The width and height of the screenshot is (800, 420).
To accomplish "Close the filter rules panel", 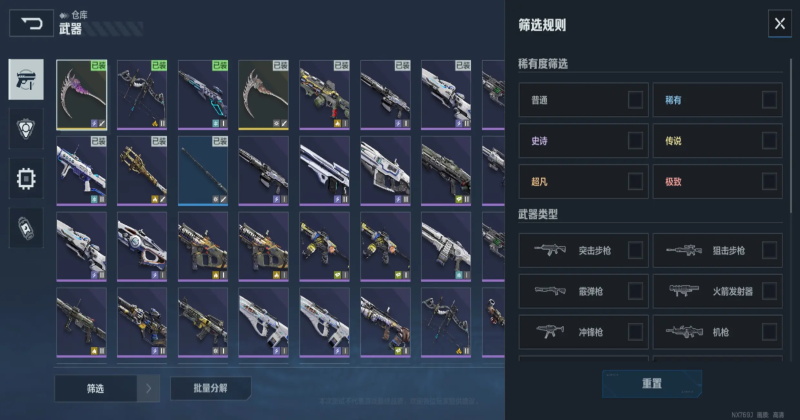I will pos(779,24).
